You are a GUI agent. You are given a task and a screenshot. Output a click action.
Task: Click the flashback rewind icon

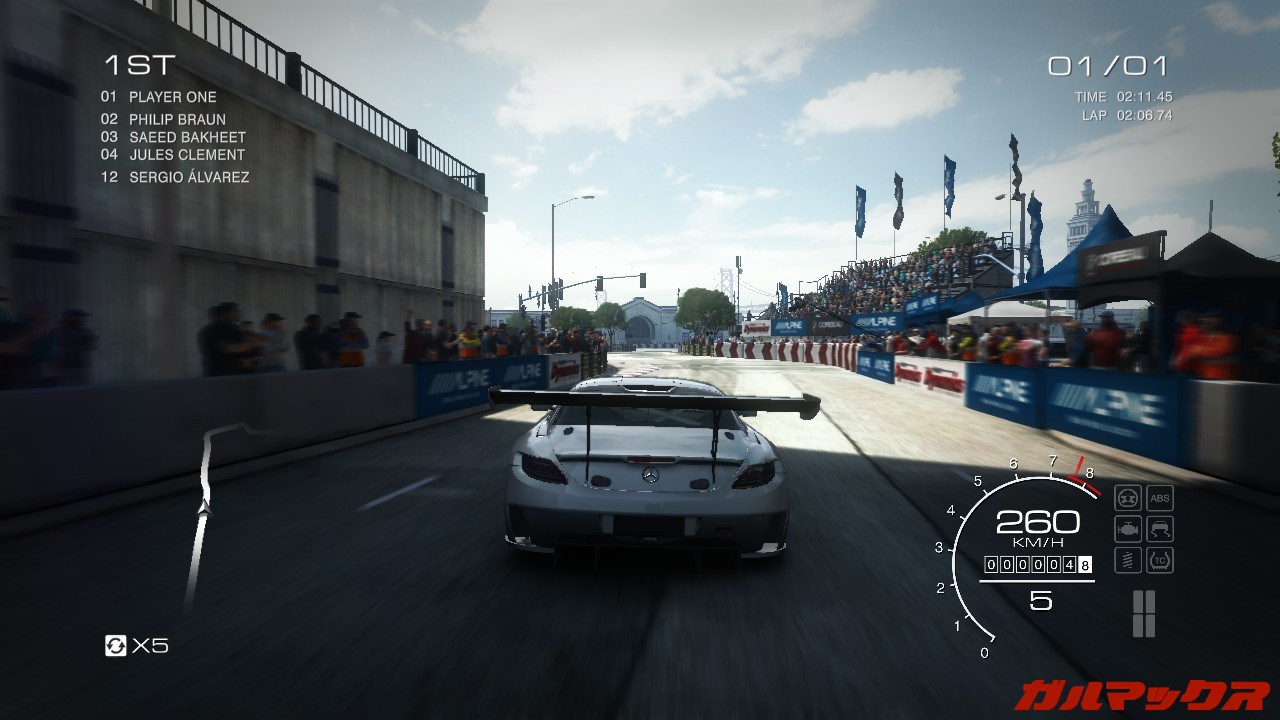(x=116, y=646)
